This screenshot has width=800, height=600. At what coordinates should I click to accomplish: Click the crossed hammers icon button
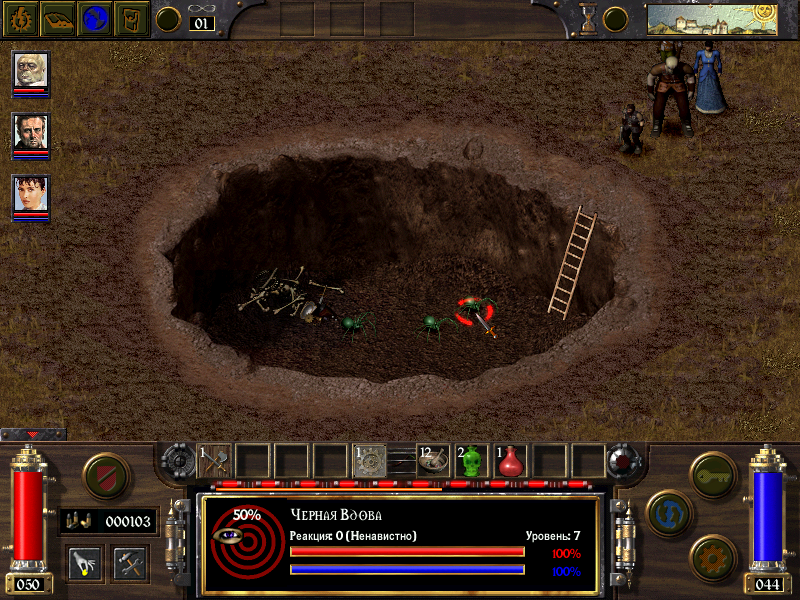130,561
